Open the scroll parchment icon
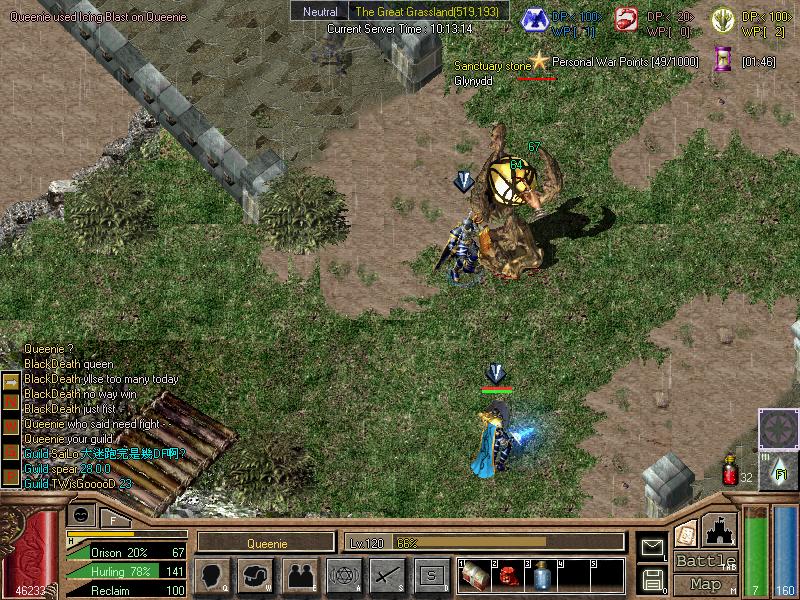This screenshot has height=600, width=800. tap(686, 533)
